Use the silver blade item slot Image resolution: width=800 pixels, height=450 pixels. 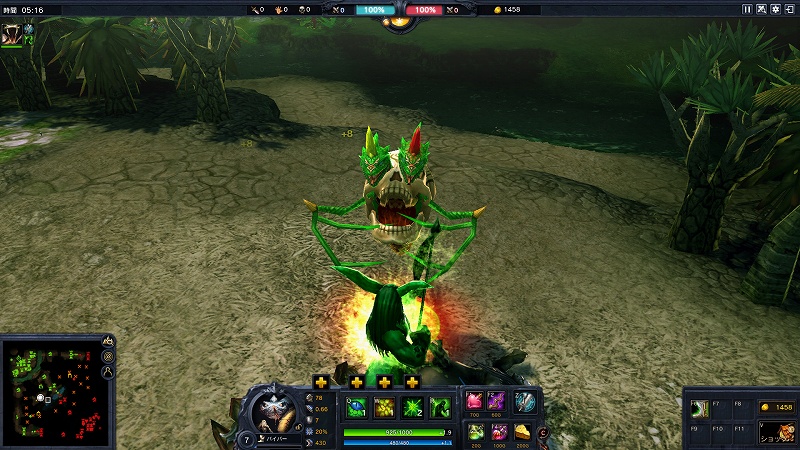coord(524,401)
